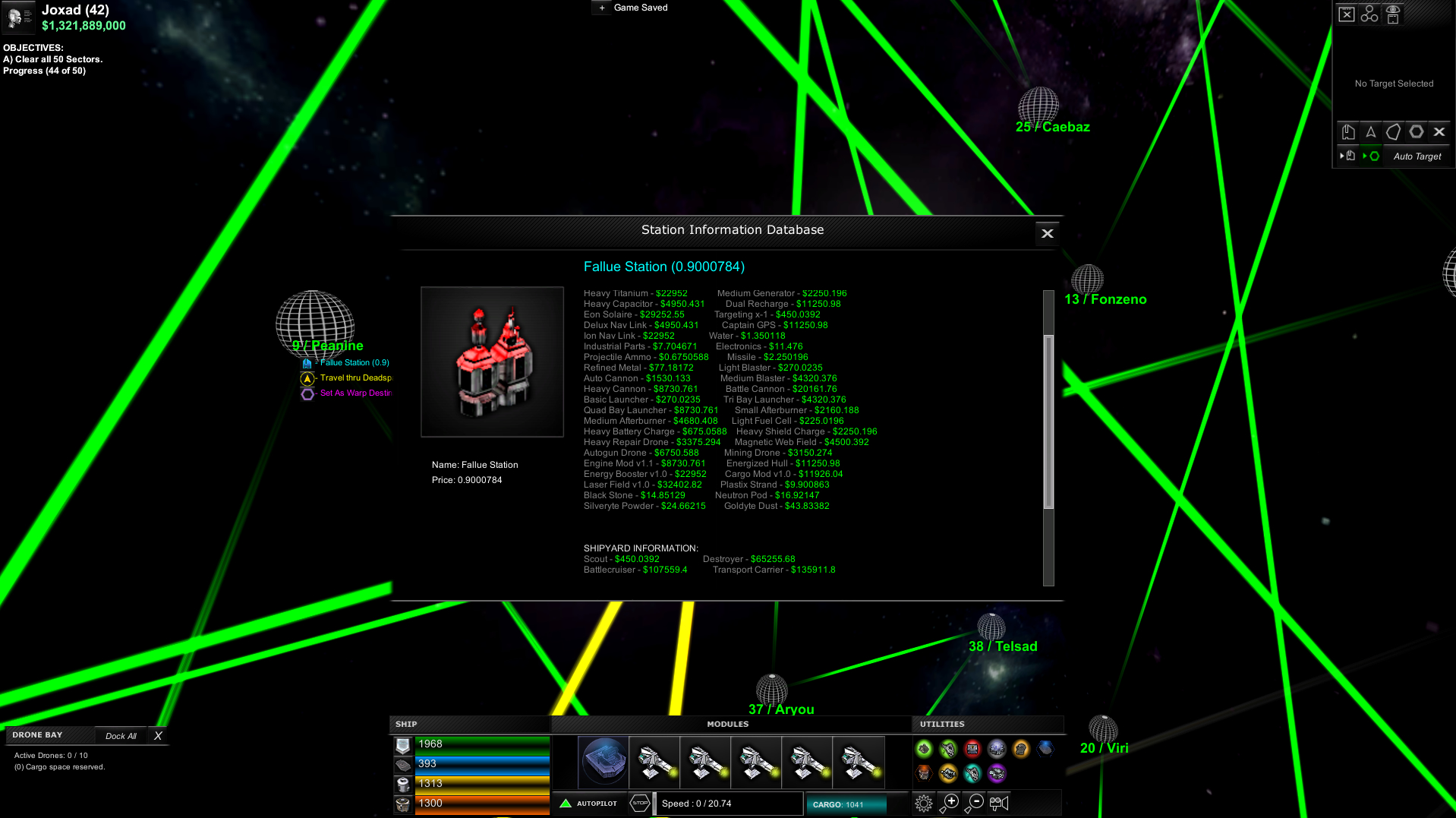The image size is (1456, 818).
Task: Zoom in with the magnifier plus icon
Action: point(950,801)
